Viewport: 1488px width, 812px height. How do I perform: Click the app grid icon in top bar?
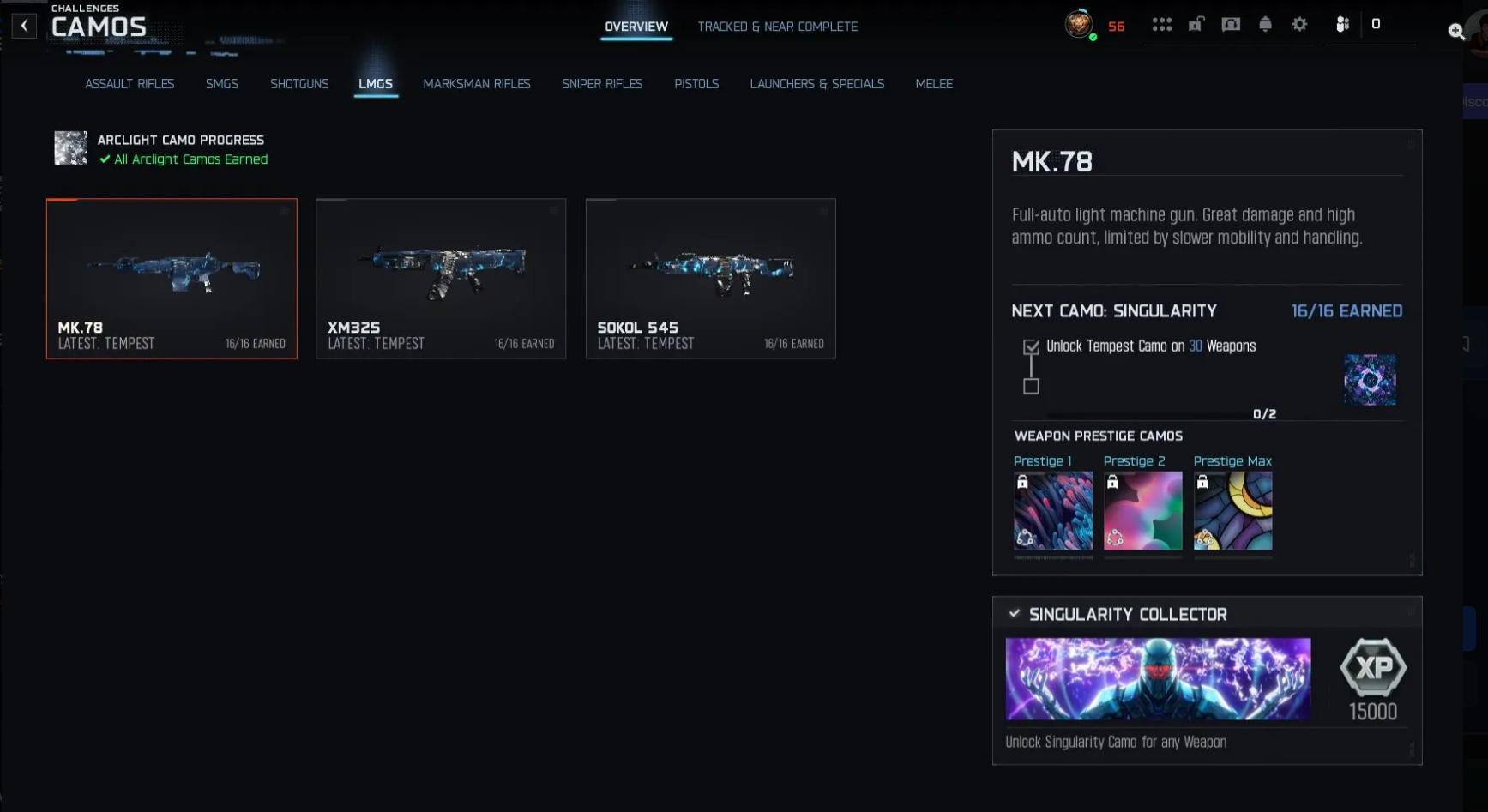[x=1162, y=25]
